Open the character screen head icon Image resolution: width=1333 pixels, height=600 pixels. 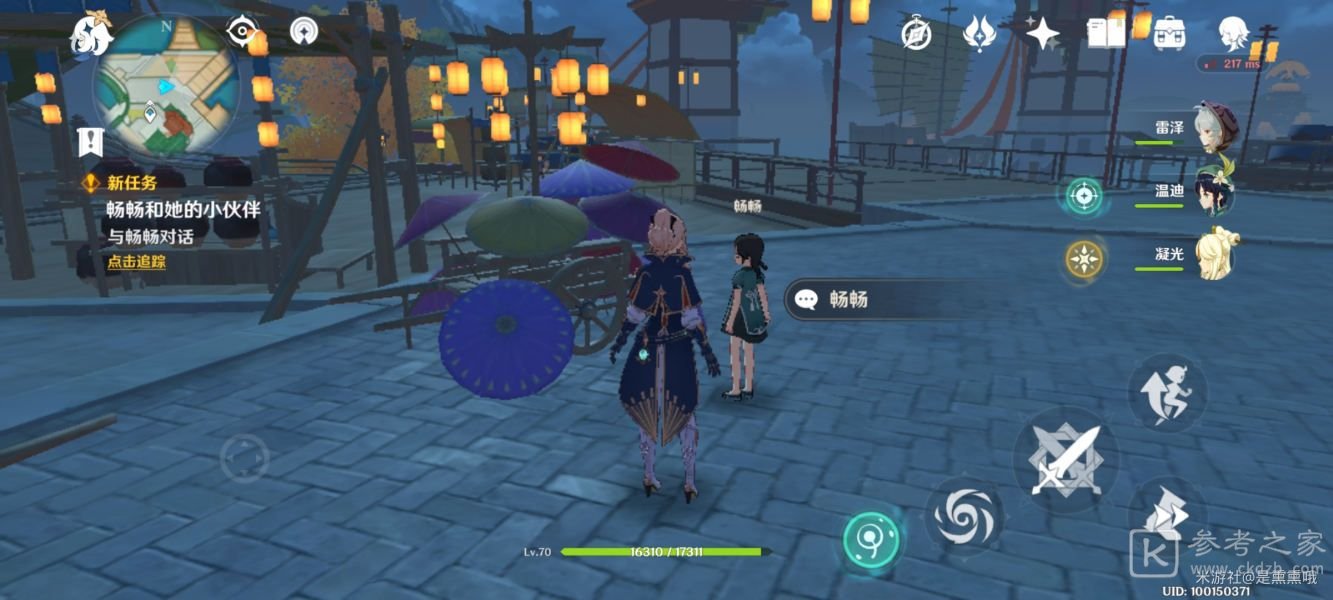coord(1233,33)
